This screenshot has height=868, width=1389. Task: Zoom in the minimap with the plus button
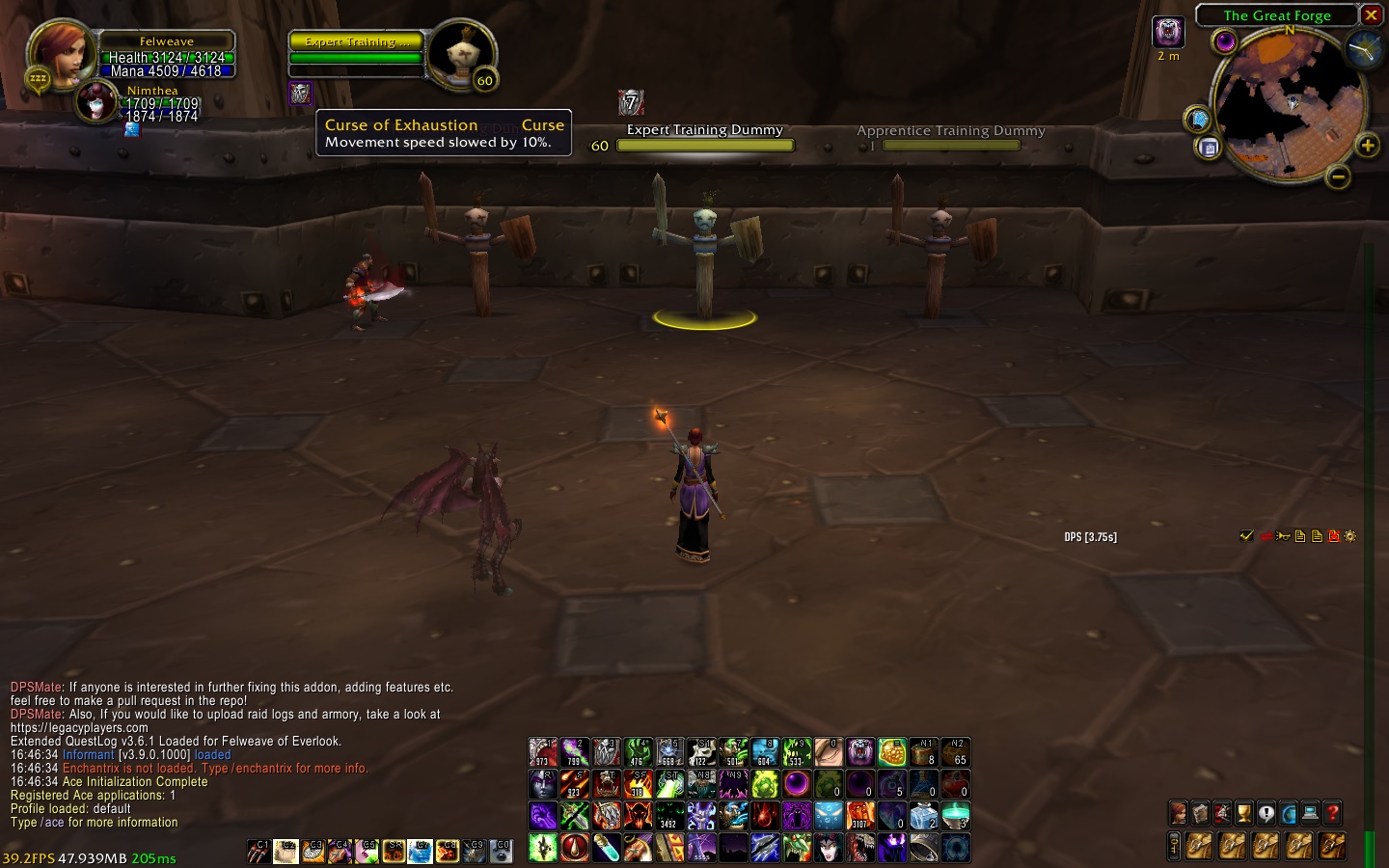1367,145
